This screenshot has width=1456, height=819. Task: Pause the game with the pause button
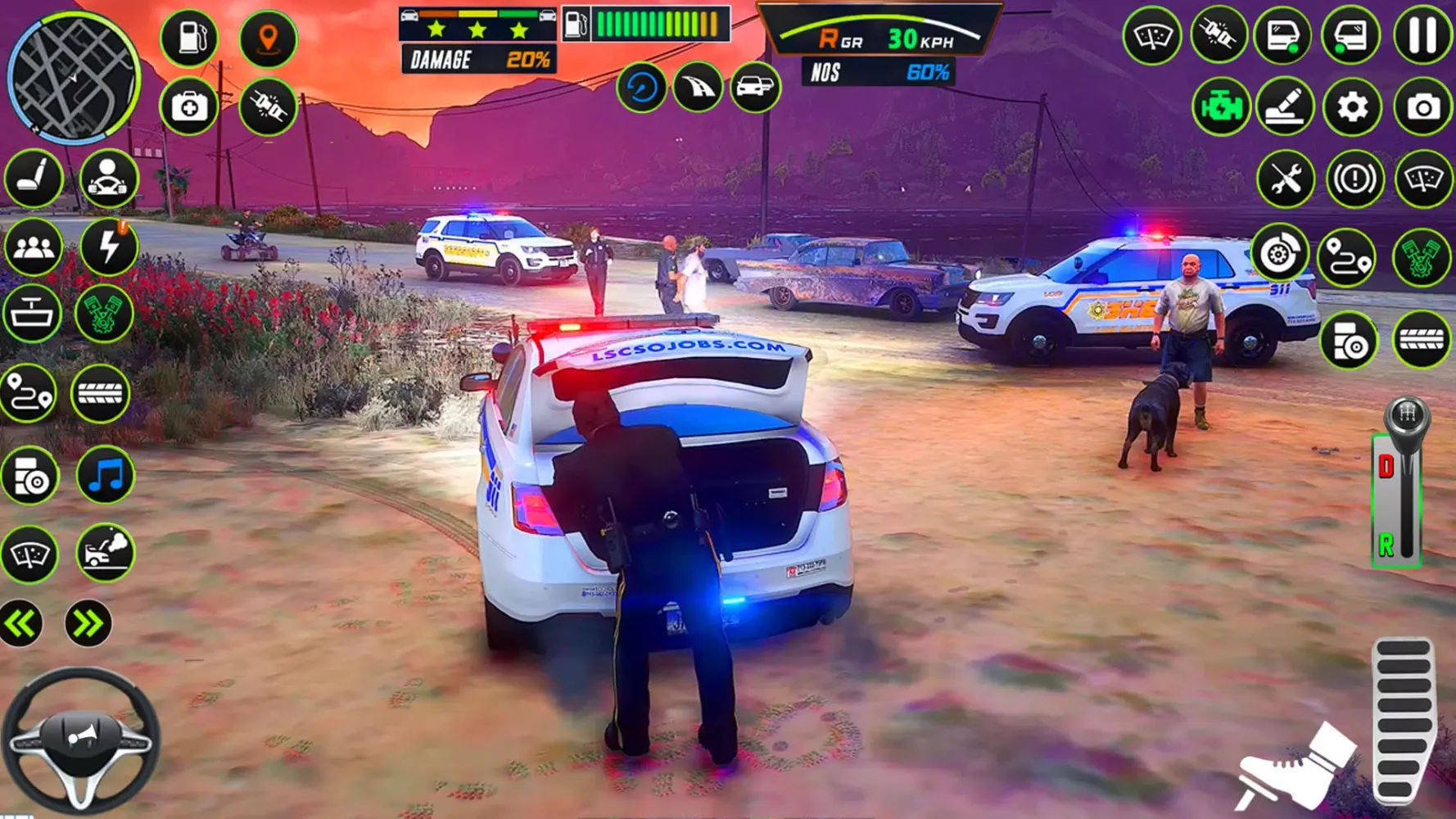click(1422, 36)
